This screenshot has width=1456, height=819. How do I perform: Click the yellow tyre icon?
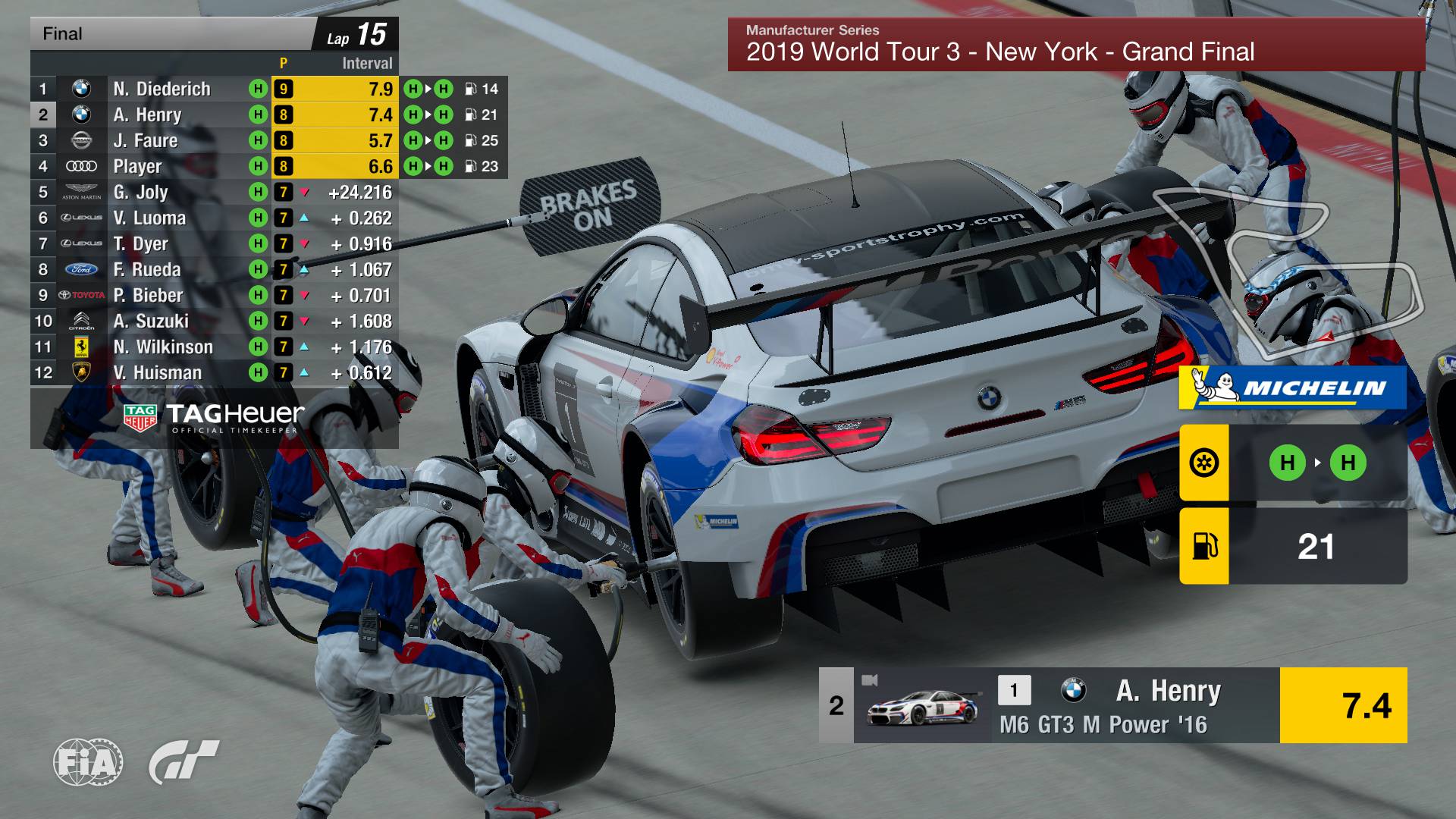pos(1203,463)
